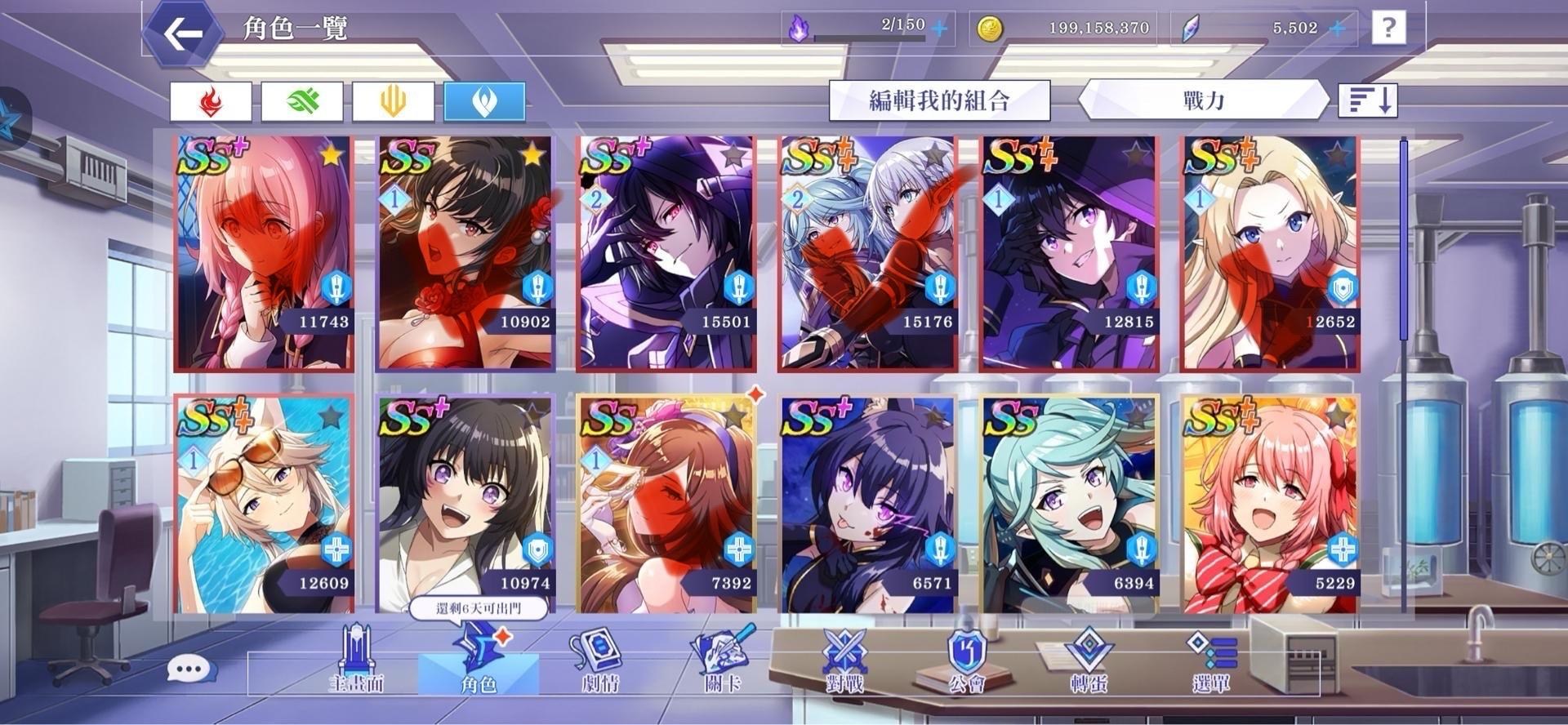Expand the light element filter option
The image size is (1568, 725).
pyautogui.click(x=393, y=100)
